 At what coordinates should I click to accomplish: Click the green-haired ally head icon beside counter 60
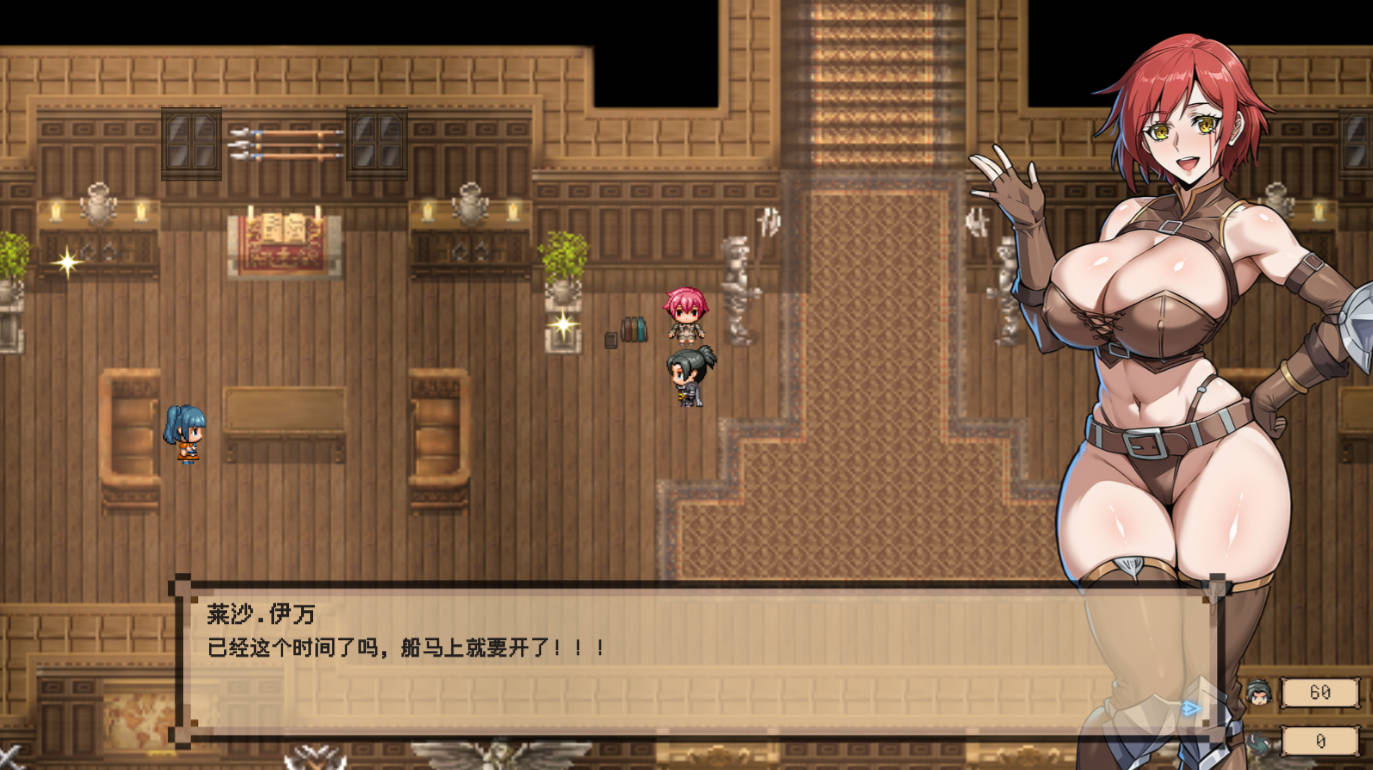click(1259, 691)
